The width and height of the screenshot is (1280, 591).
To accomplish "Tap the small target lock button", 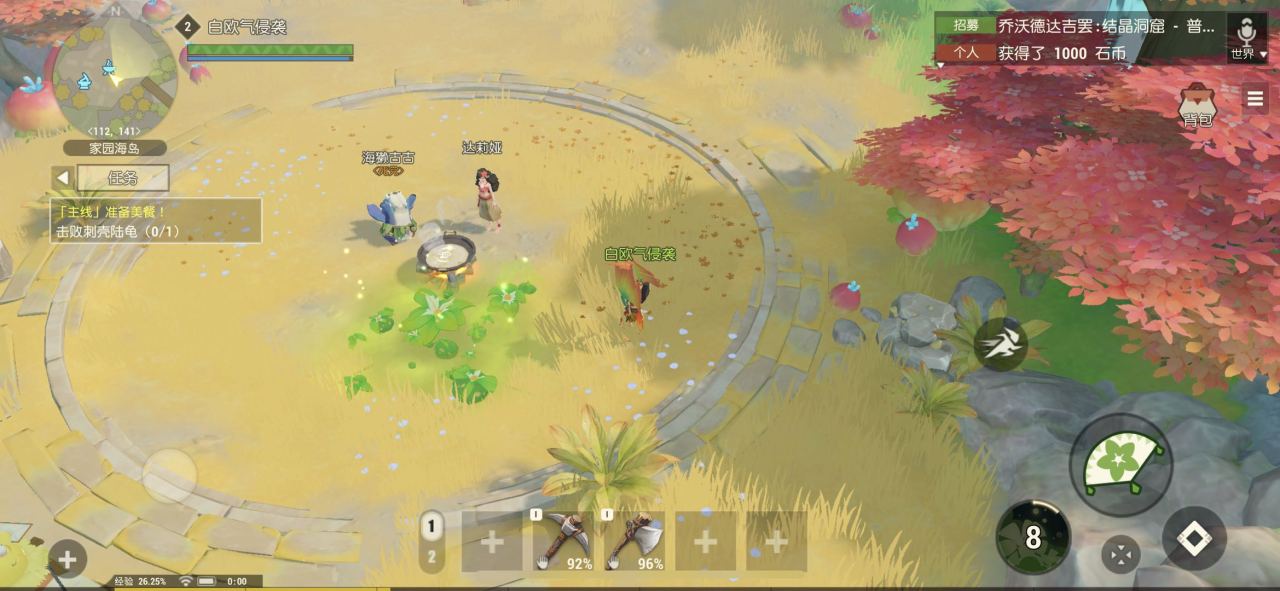I will pyautogui.click(x=1120, y=554).
